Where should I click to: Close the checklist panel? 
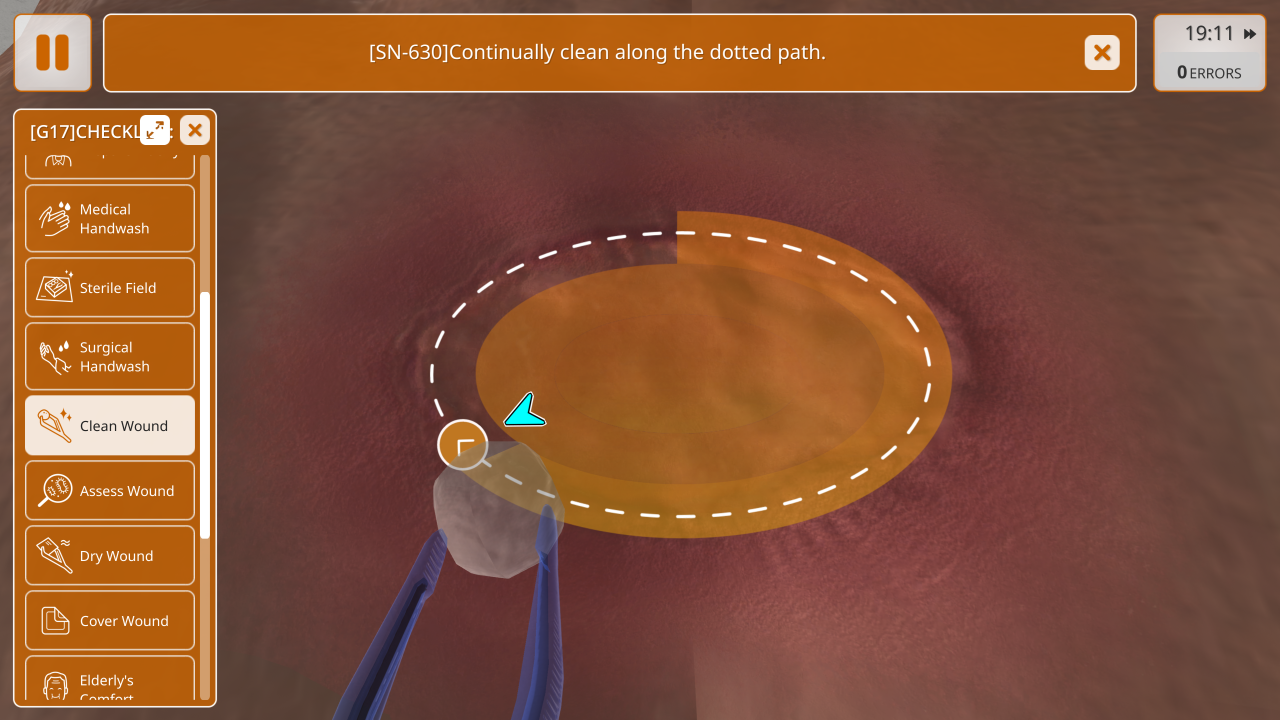195,130
